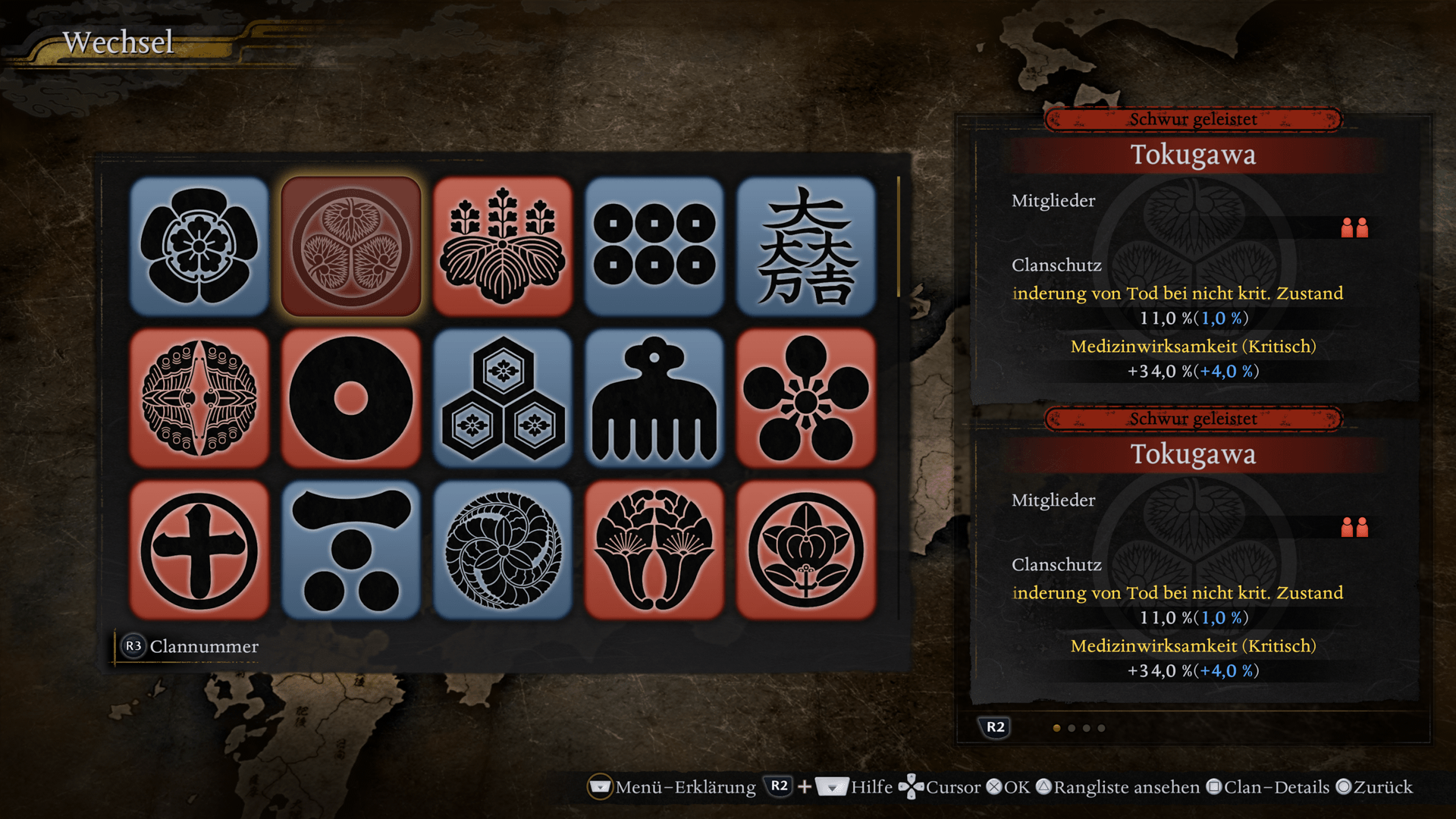
Task: Select the encircled flower clan crest
Action: point(806,550)
